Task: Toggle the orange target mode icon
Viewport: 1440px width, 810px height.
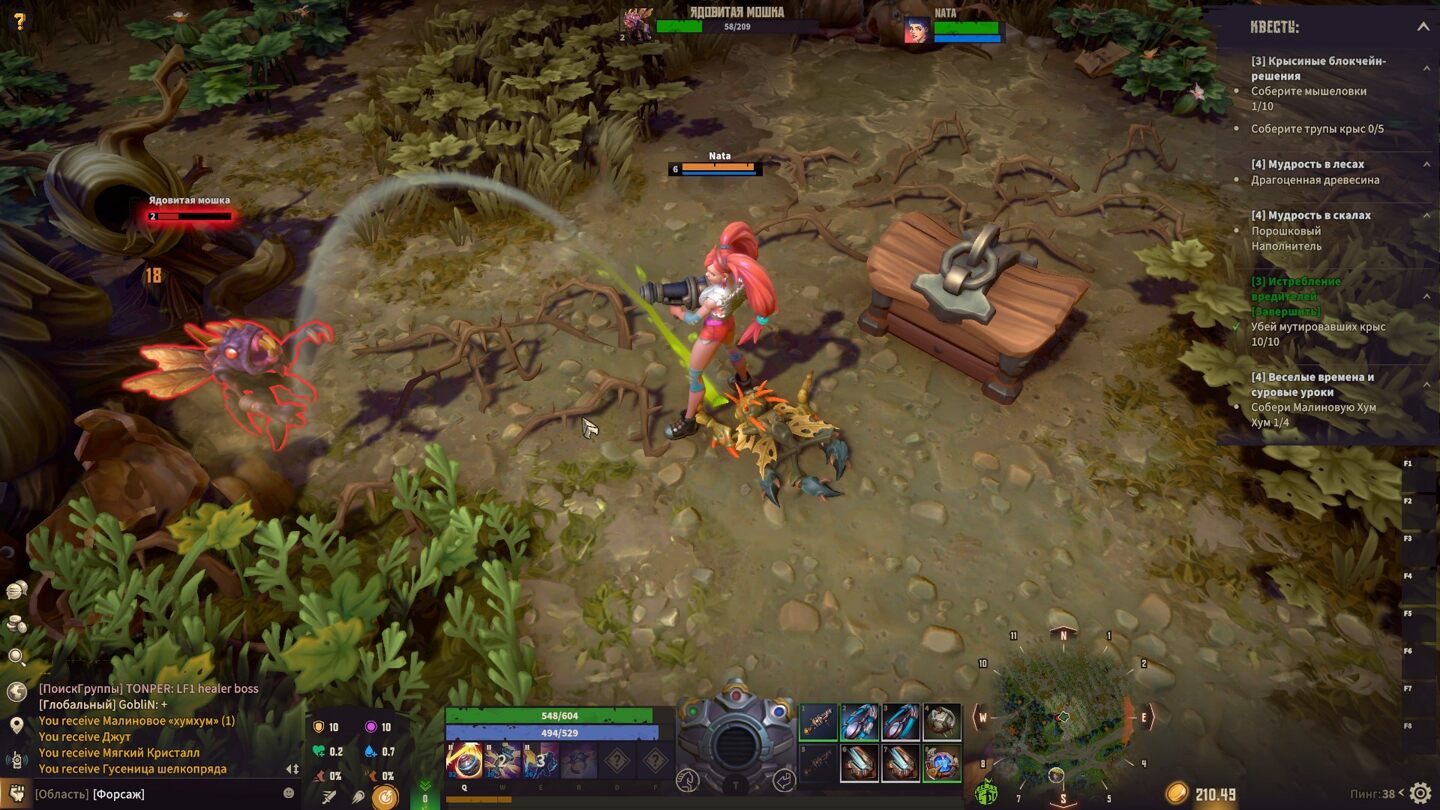Action: point(384,797)
